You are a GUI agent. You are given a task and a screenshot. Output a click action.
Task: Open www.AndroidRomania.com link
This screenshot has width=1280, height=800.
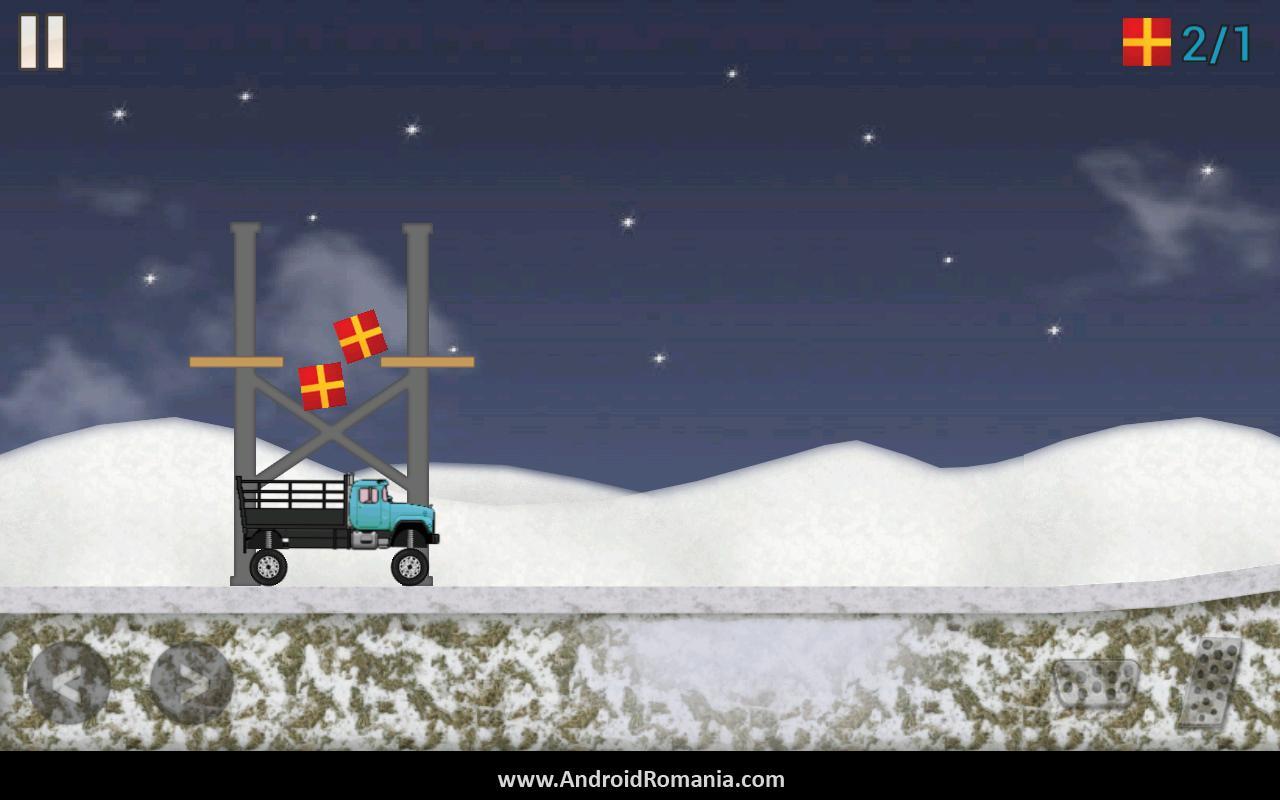pos(640,781)
